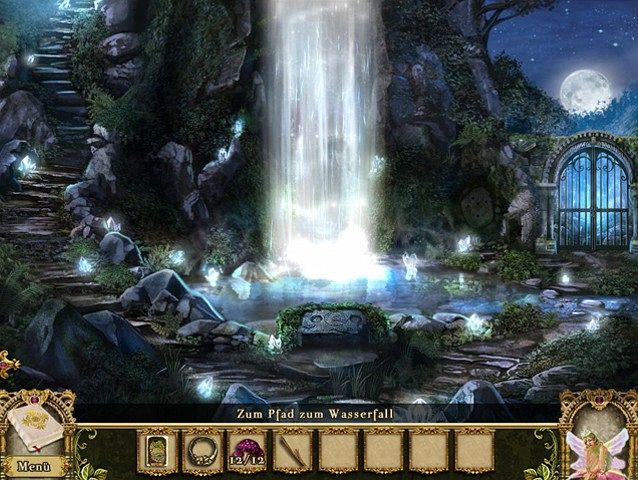The image size is (638, 480).
Task: Open the journal book
Action: click(x=37, y=426)
